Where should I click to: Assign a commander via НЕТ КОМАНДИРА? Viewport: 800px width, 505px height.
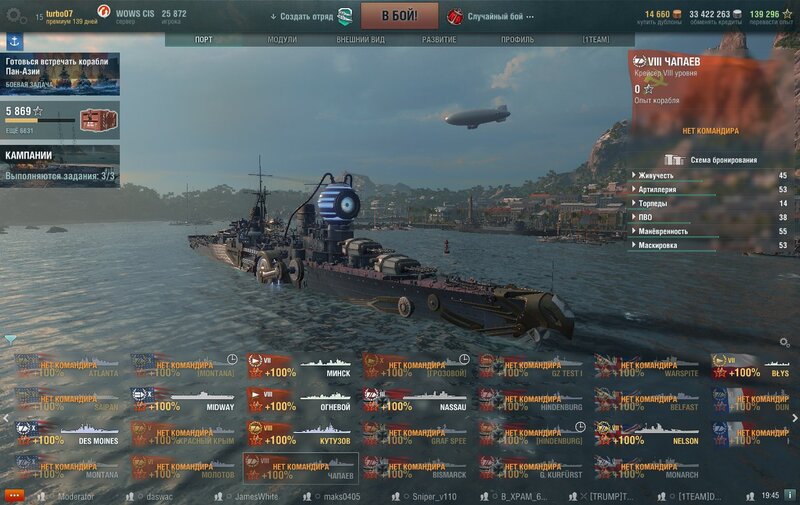(x=710, y=131)
